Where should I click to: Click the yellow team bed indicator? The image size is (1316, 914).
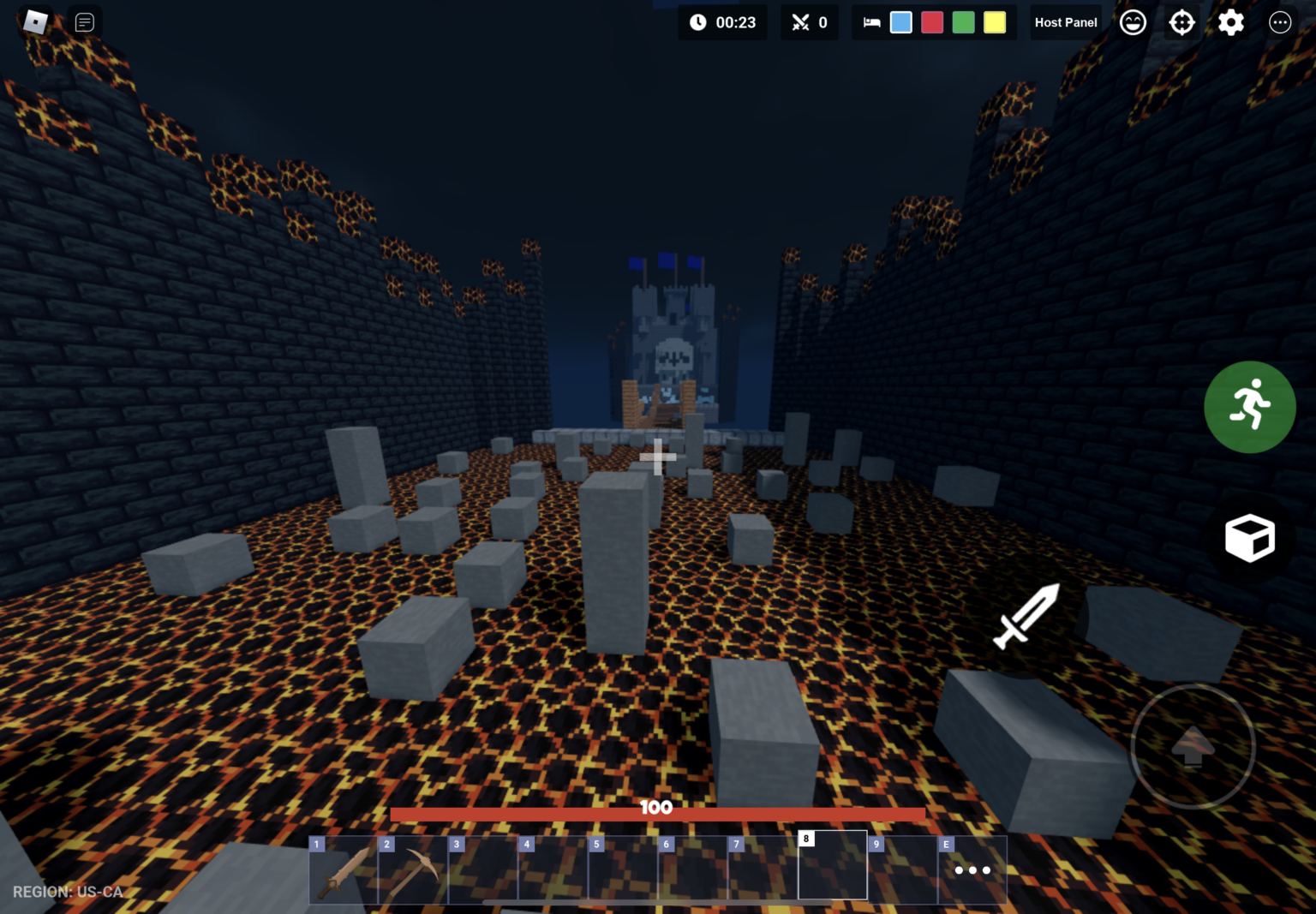click(995, 22)
